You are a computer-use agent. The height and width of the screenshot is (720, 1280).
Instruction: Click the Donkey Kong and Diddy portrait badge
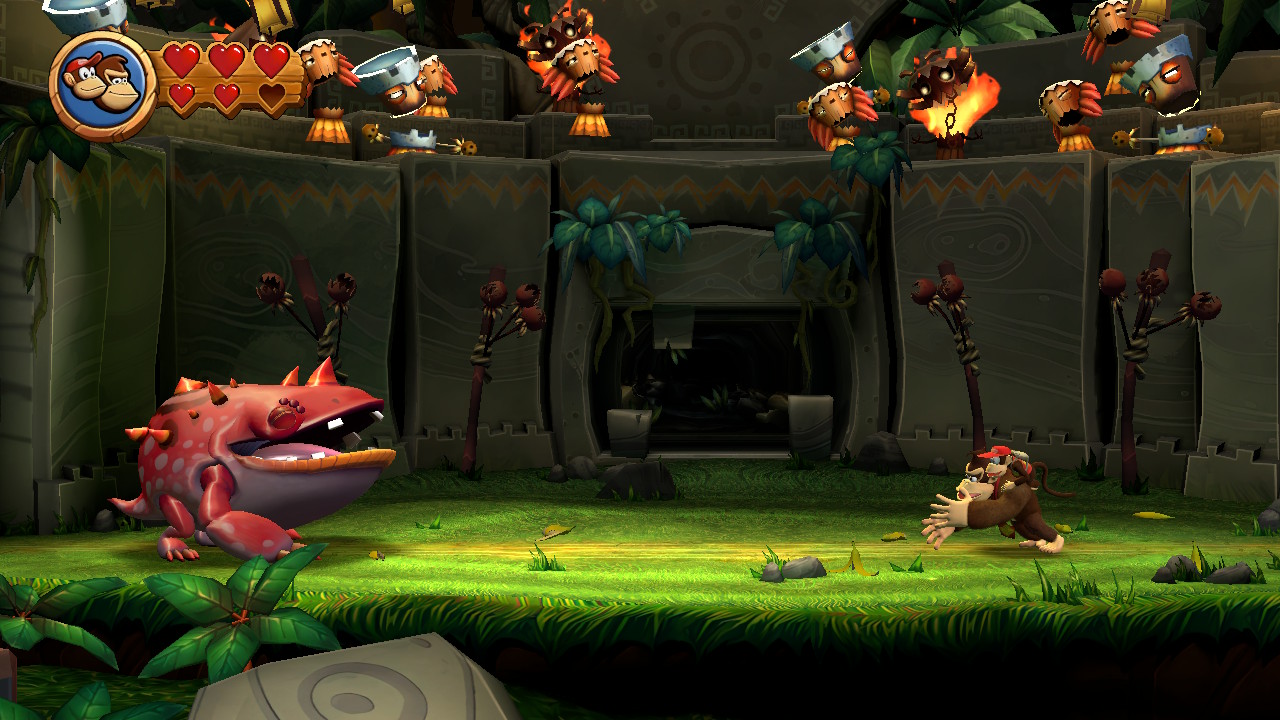pos(102,85)
